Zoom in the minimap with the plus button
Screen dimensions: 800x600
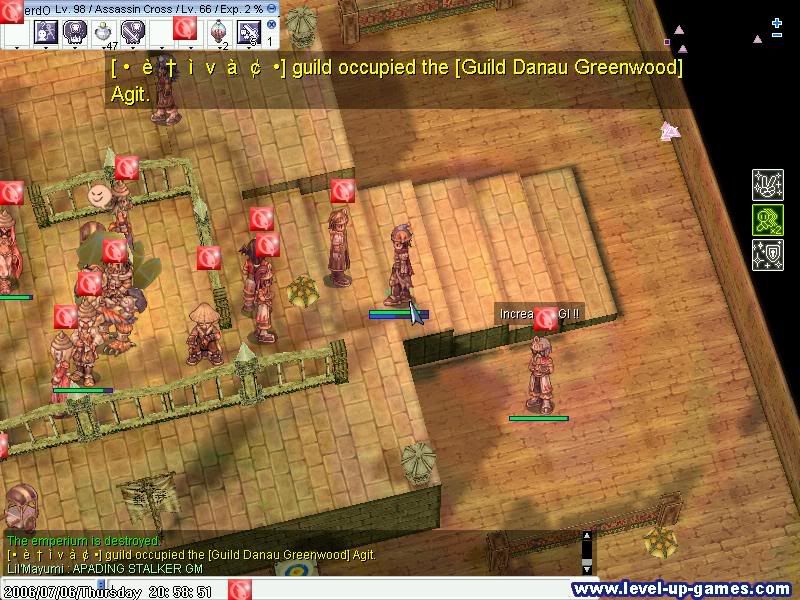[x=777, y=22]
